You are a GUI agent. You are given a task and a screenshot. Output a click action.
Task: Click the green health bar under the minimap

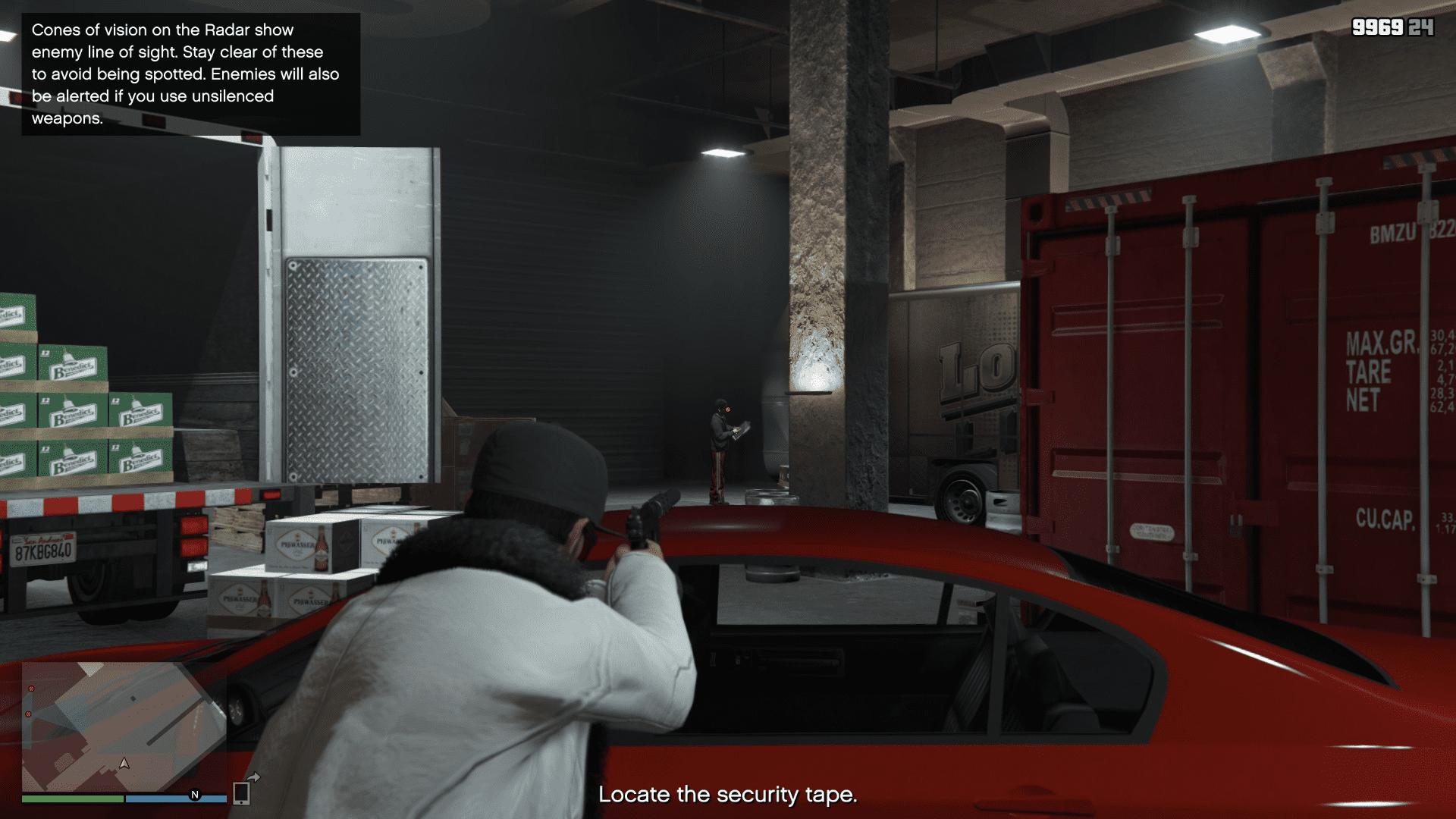click(x=72, y=800)
